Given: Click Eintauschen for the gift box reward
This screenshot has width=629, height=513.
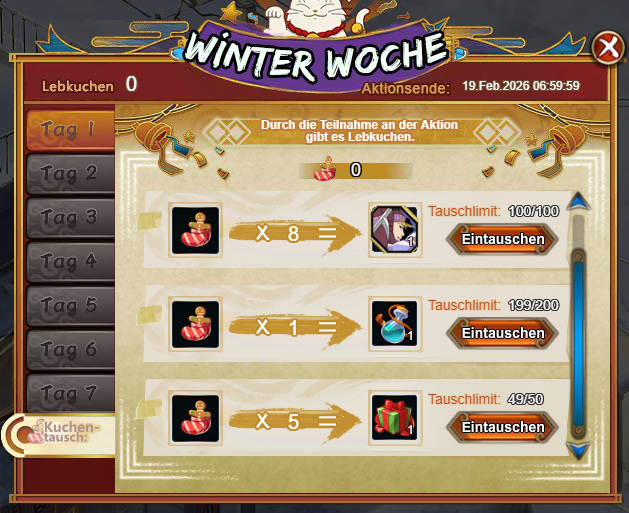Looking at the screenshot, I should click(x=502, y=427).
